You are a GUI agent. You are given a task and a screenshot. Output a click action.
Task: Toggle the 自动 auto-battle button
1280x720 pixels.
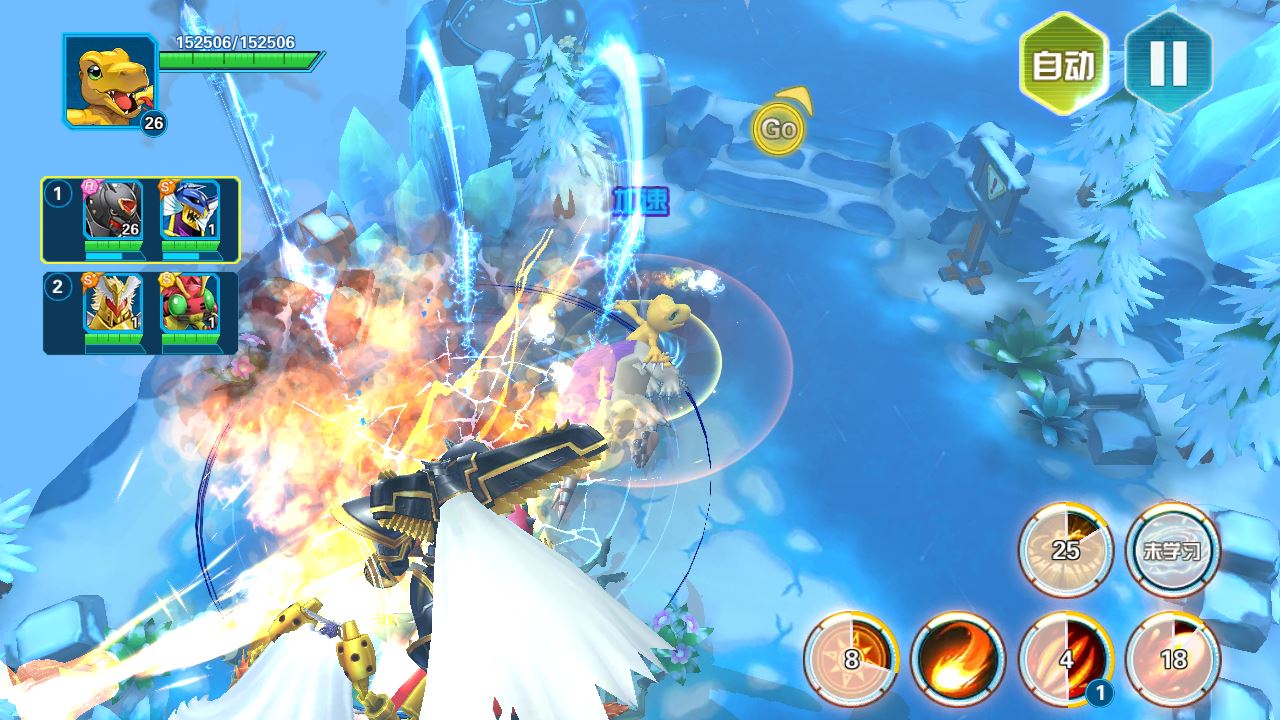(x=1064, y=64)
